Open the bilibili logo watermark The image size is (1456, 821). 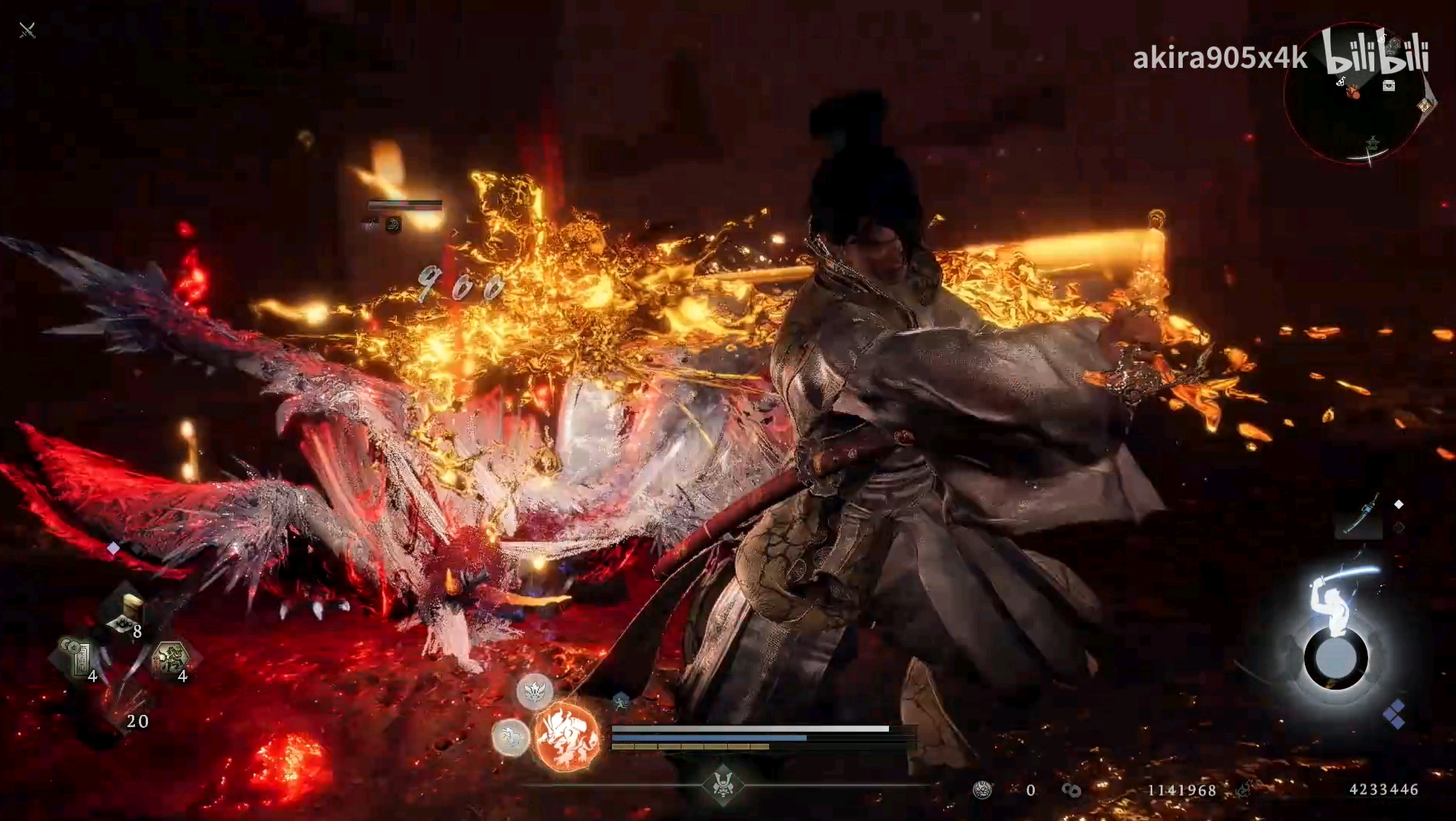point(1375,52)
